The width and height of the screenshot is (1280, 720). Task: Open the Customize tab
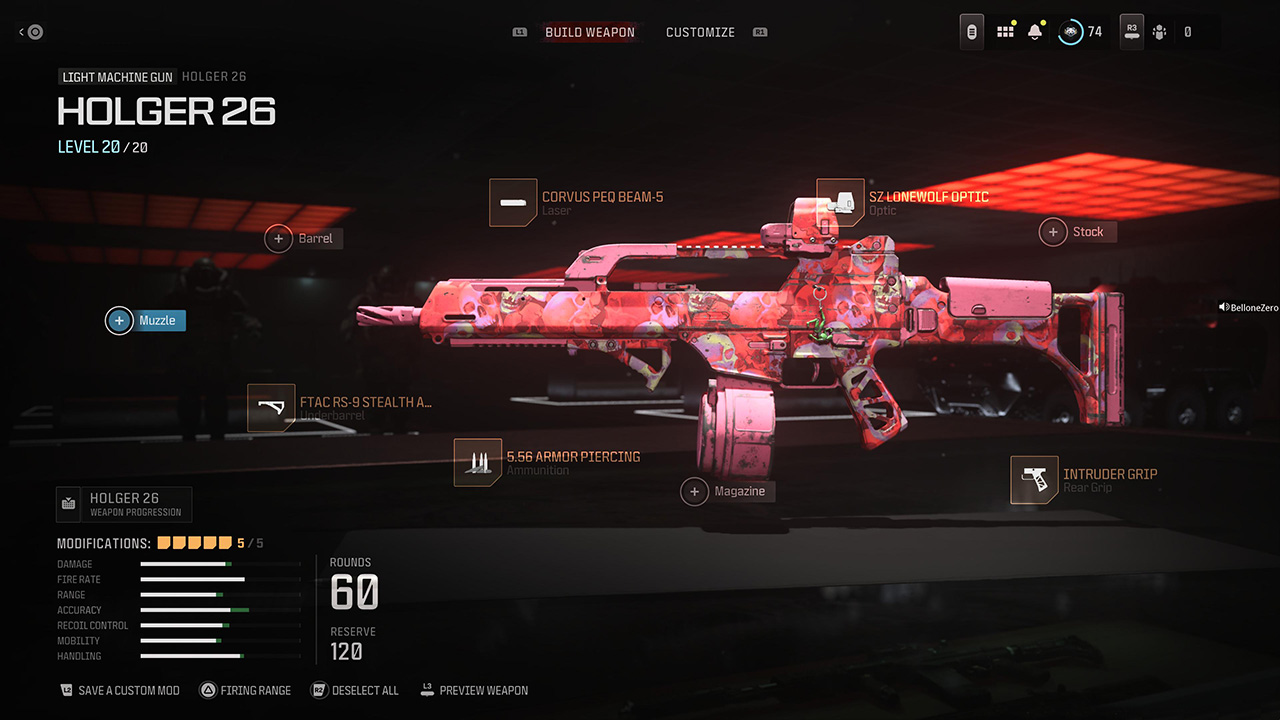700,32
